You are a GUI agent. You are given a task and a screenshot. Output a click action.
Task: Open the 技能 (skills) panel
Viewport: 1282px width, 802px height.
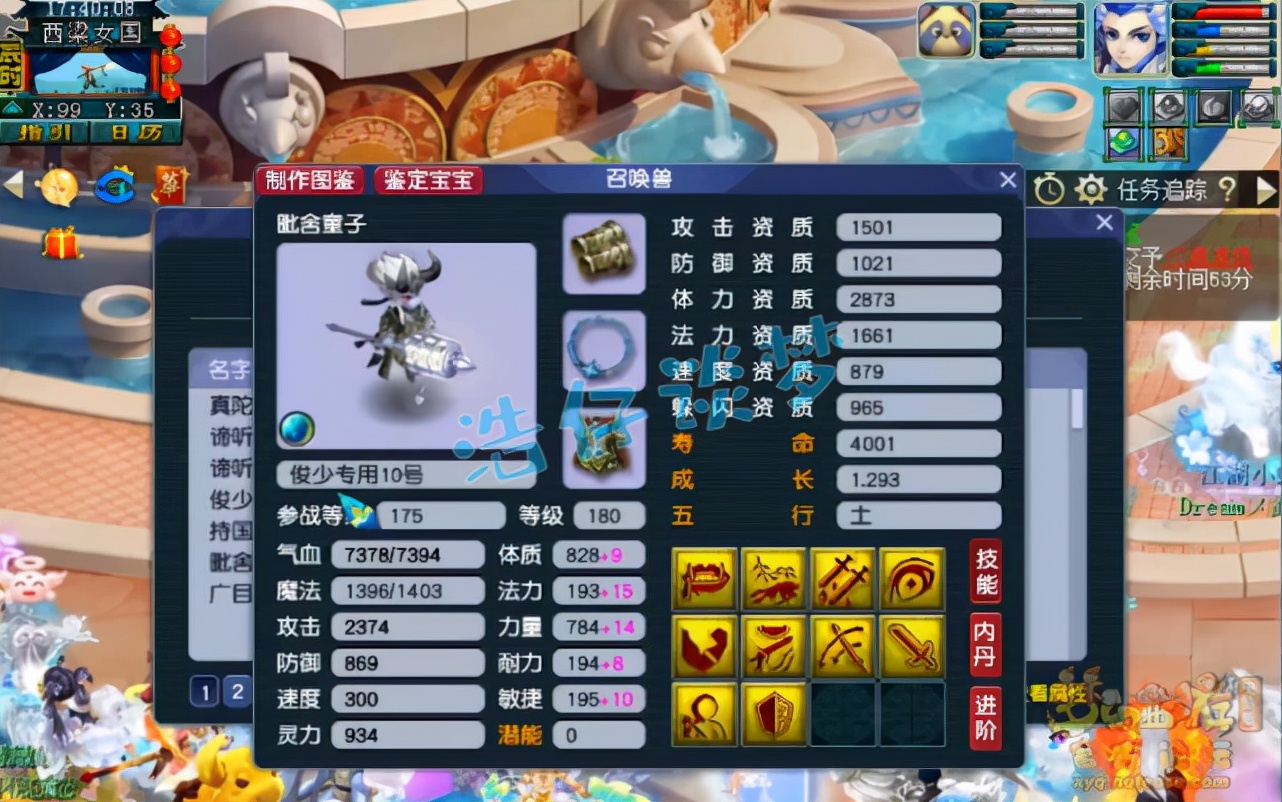pyautogui.click(x=984, y=570)
